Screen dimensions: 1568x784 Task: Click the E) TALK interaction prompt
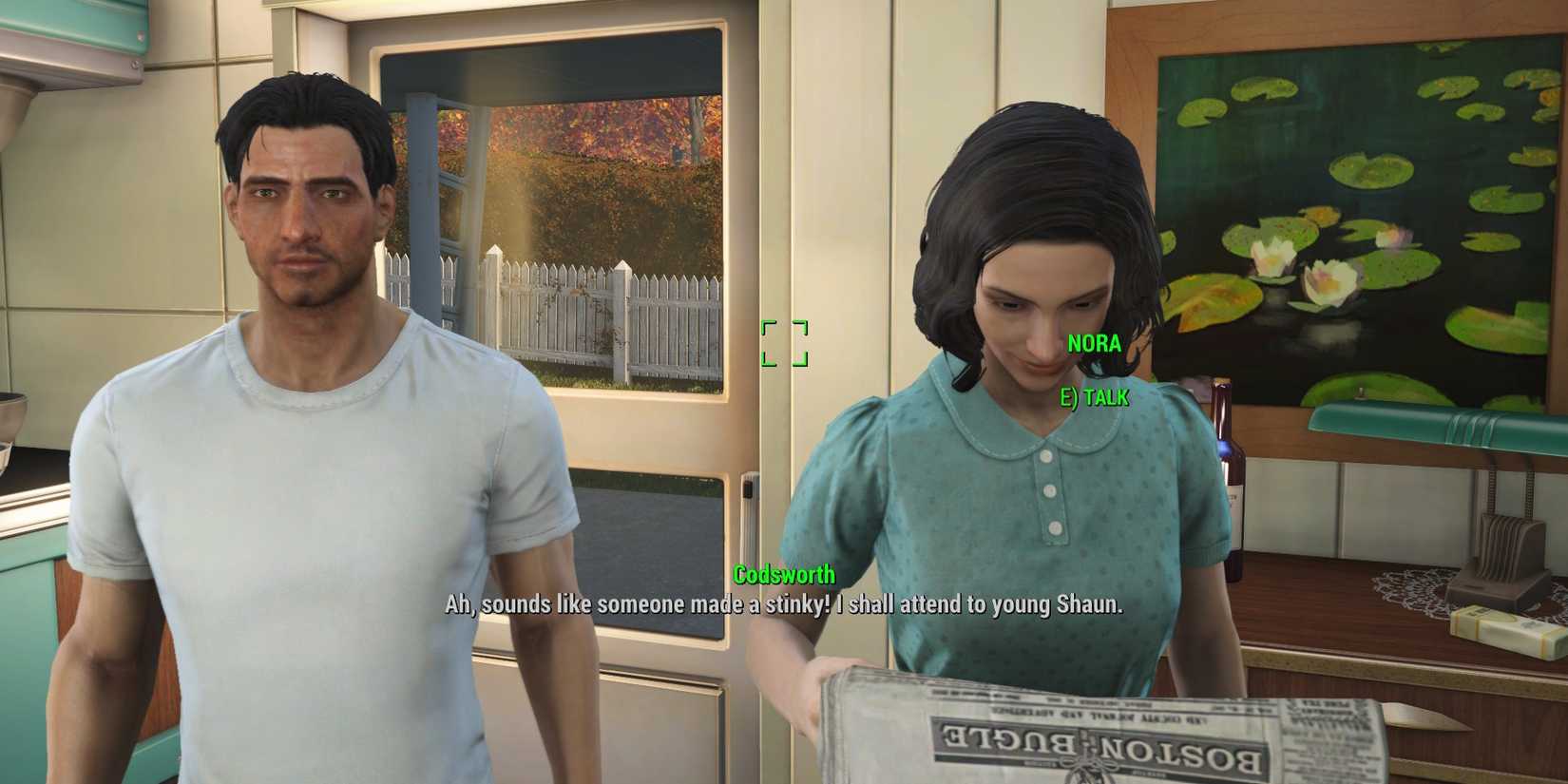[1093, 398]
